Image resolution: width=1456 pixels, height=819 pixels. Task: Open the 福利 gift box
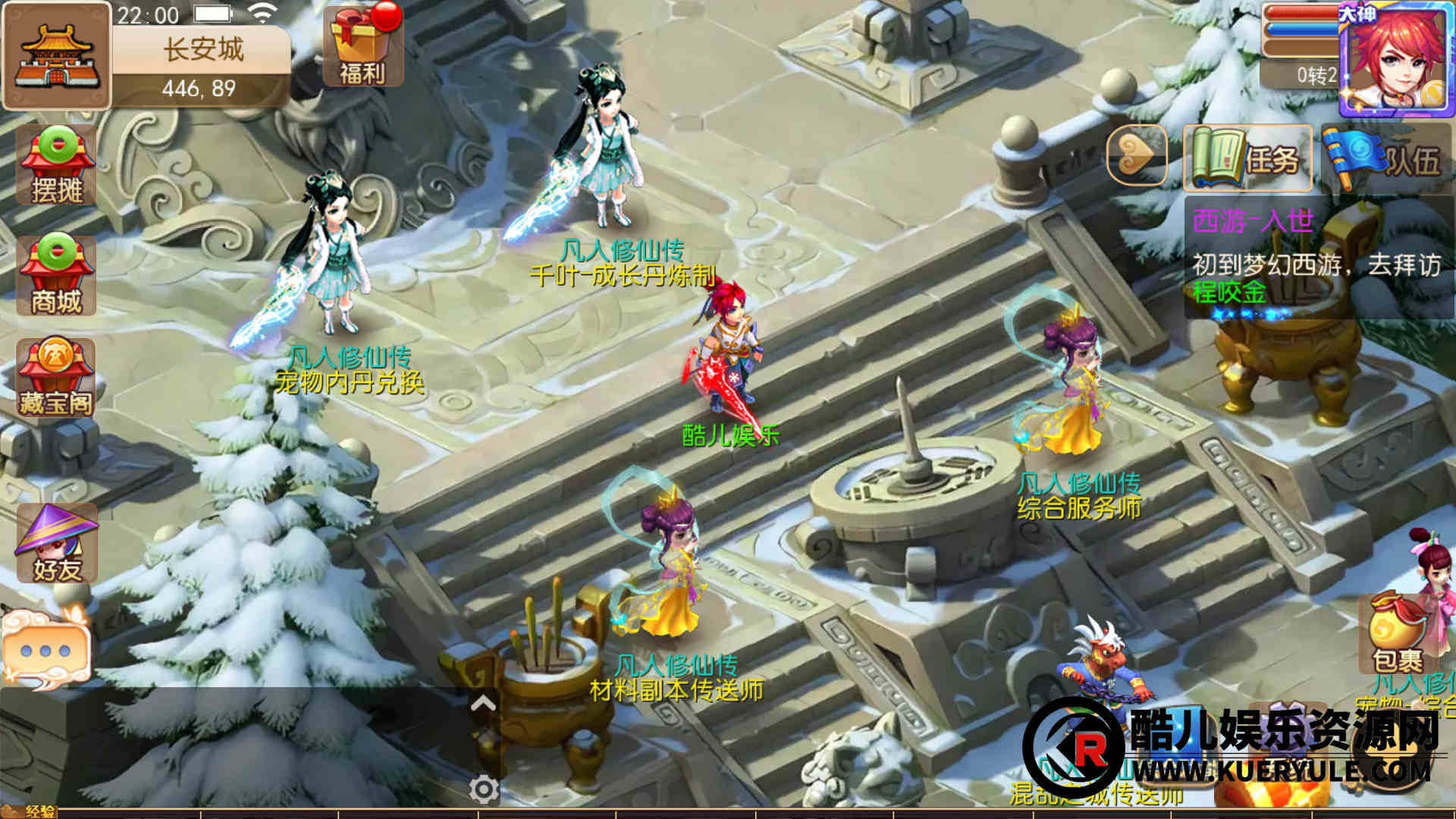362,45
